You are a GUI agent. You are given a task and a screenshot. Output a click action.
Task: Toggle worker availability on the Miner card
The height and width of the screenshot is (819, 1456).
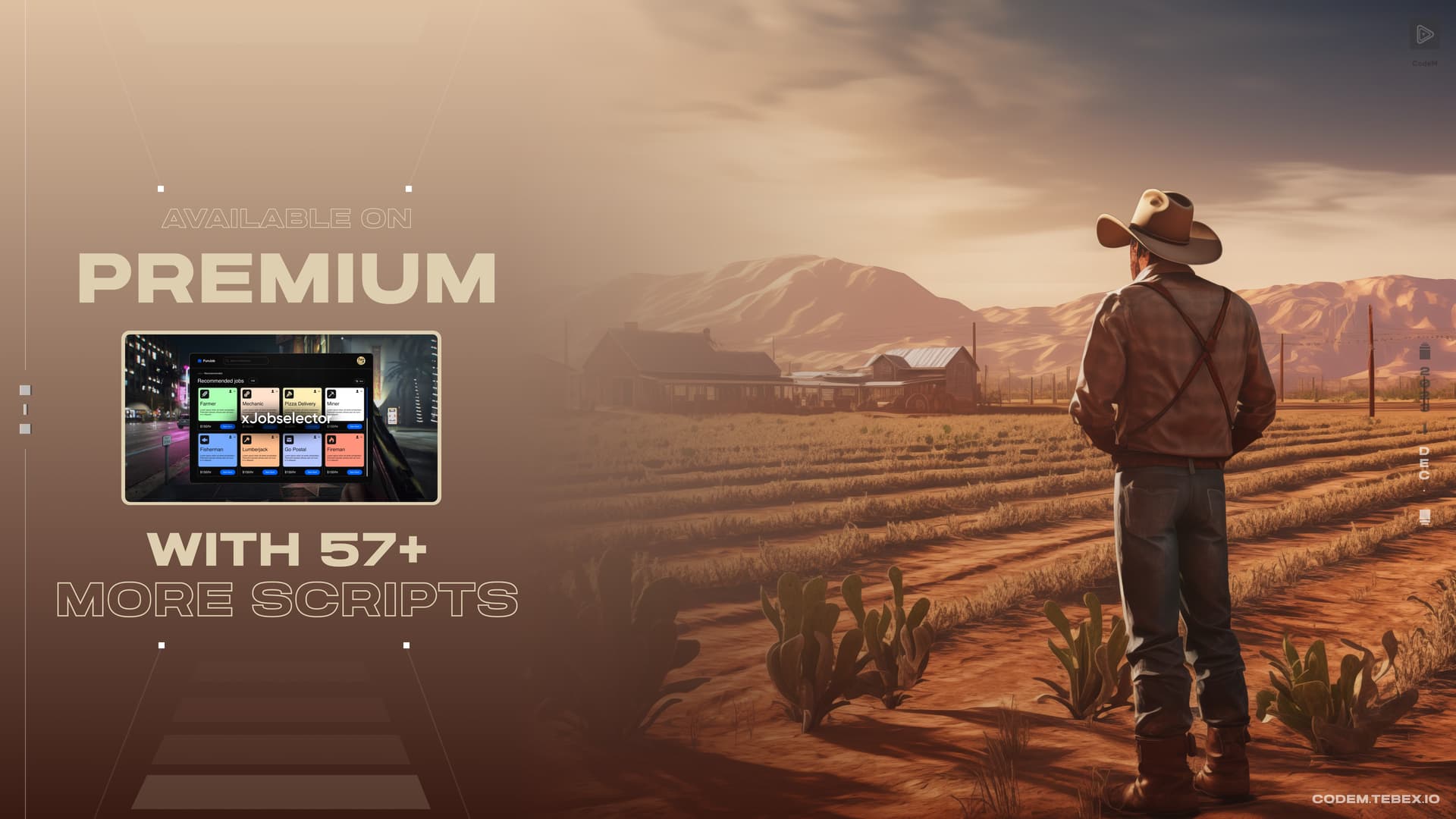(x=358, y=392)
